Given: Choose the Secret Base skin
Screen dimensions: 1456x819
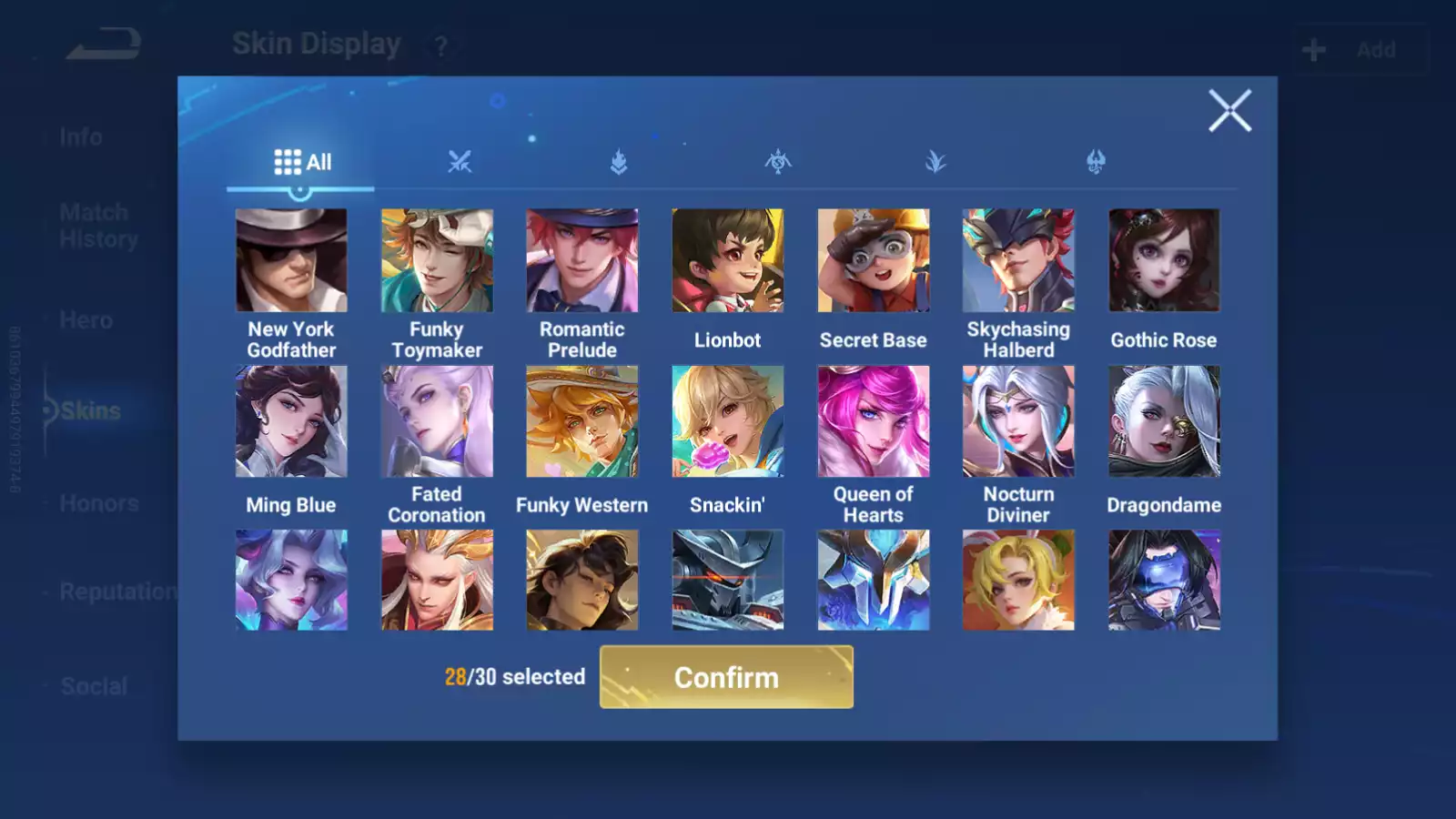Looking at the screenshot, I should [873, 261].
